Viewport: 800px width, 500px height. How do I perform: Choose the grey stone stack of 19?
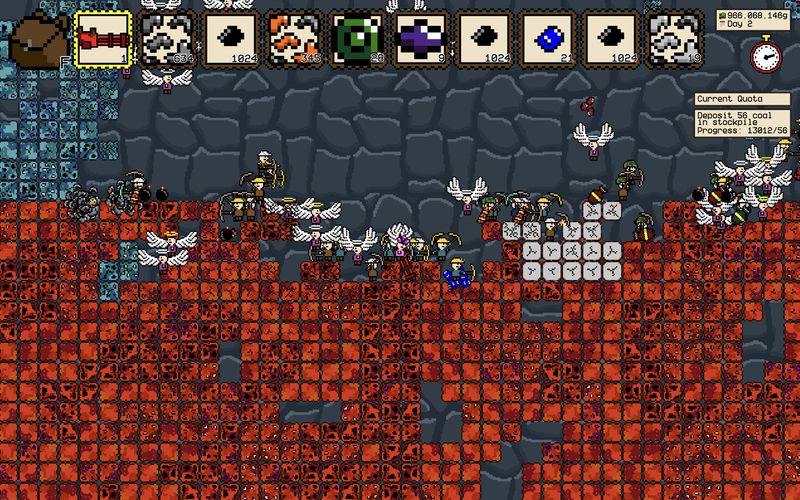pos(676,40)
